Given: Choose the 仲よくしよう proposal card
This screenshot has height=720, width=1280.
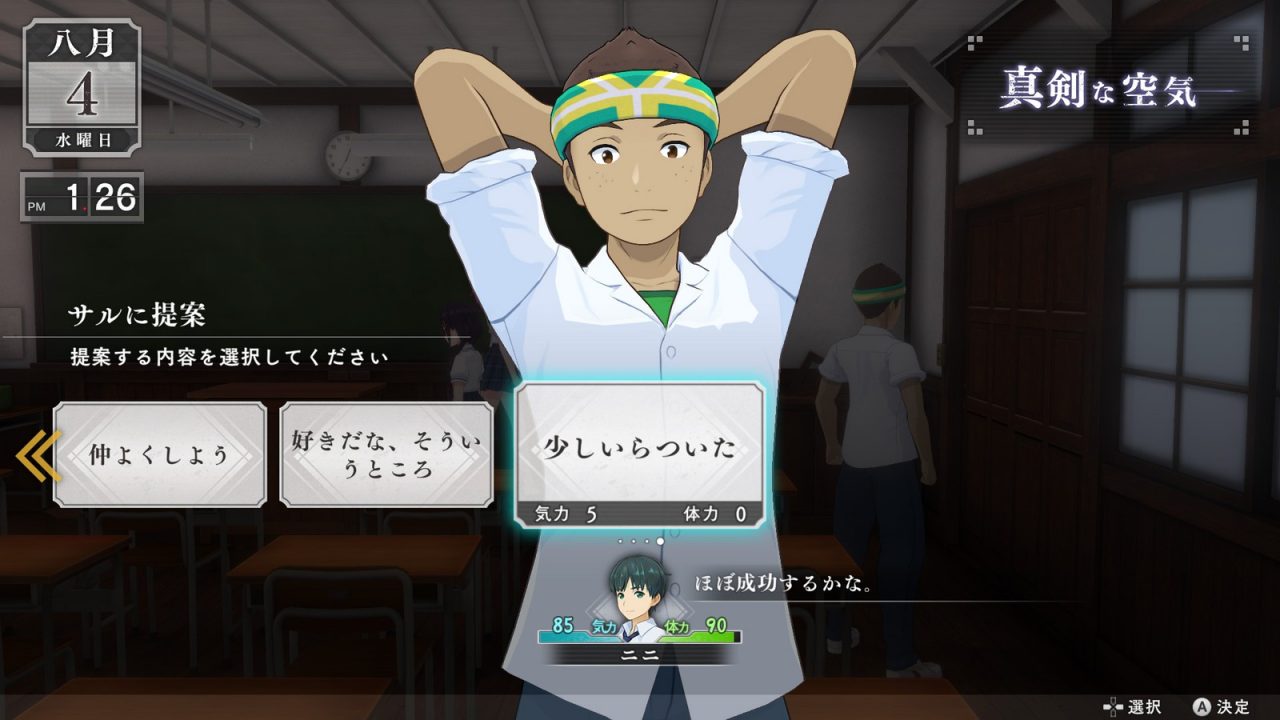Looking at the screenshot, I should point(160,455).
